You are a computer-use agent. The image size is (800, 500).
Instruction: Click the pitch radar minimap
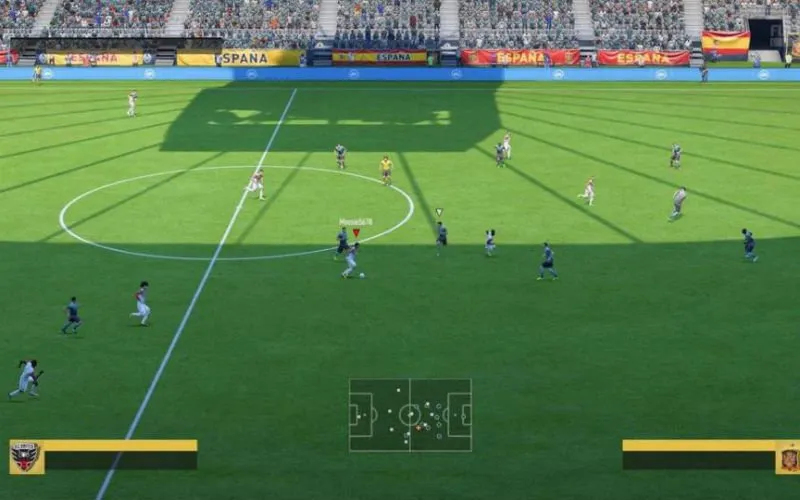pyautogui.click(x=410, y=414)
